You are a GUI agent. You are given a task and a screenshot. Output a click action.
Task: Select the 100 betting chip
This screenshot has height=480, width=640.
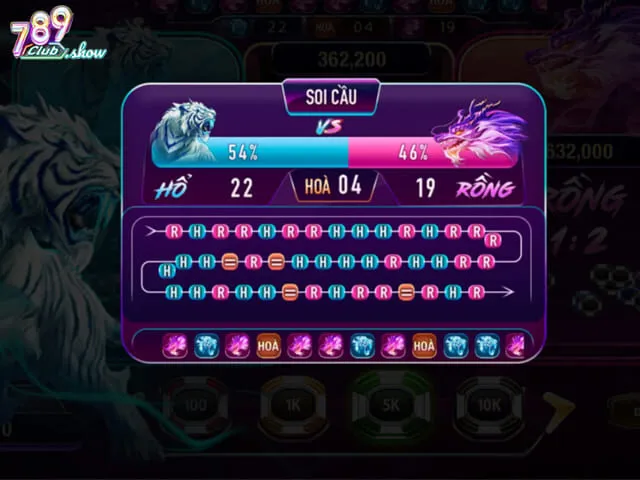click(x=196, y=406)
